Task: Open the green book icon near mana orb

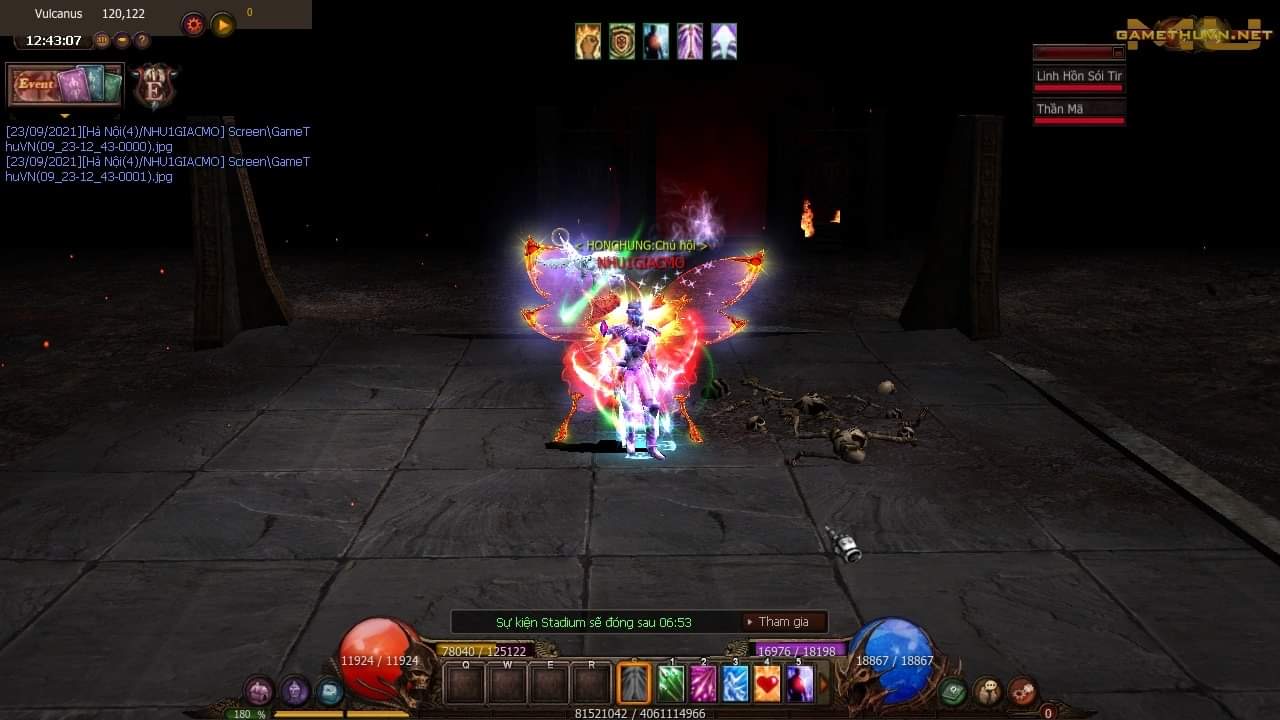Action: (x=953, y=691)
